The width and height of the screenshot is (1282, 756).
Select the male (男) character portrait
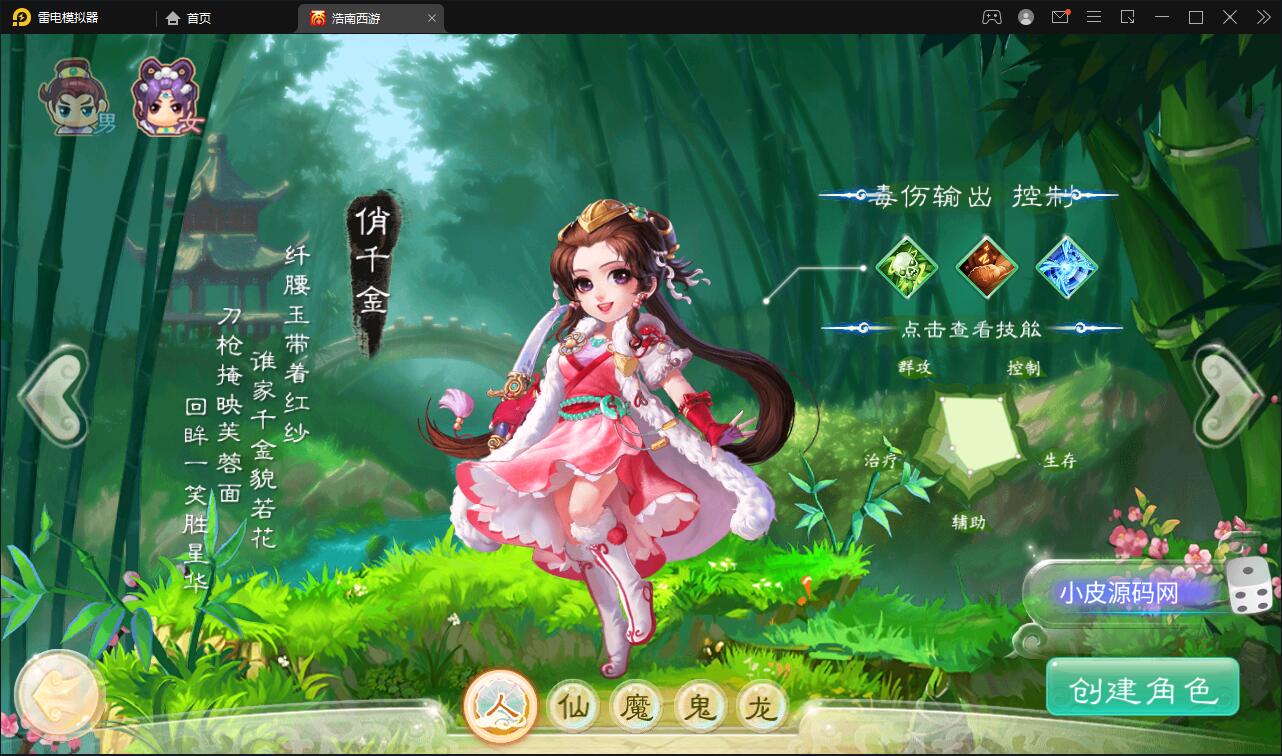75,95
